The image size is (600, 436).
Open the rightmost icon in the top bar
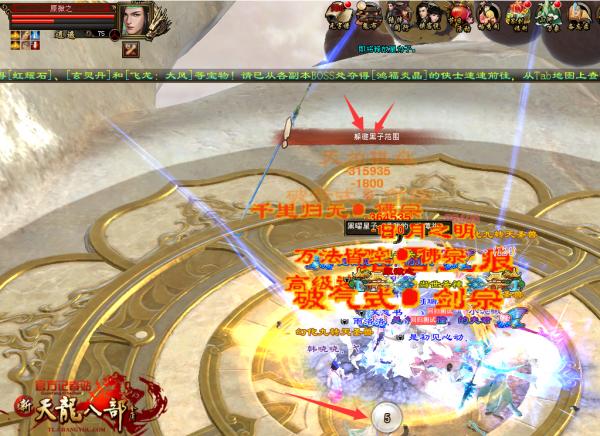pyautogui.click(x=581, y=13)
